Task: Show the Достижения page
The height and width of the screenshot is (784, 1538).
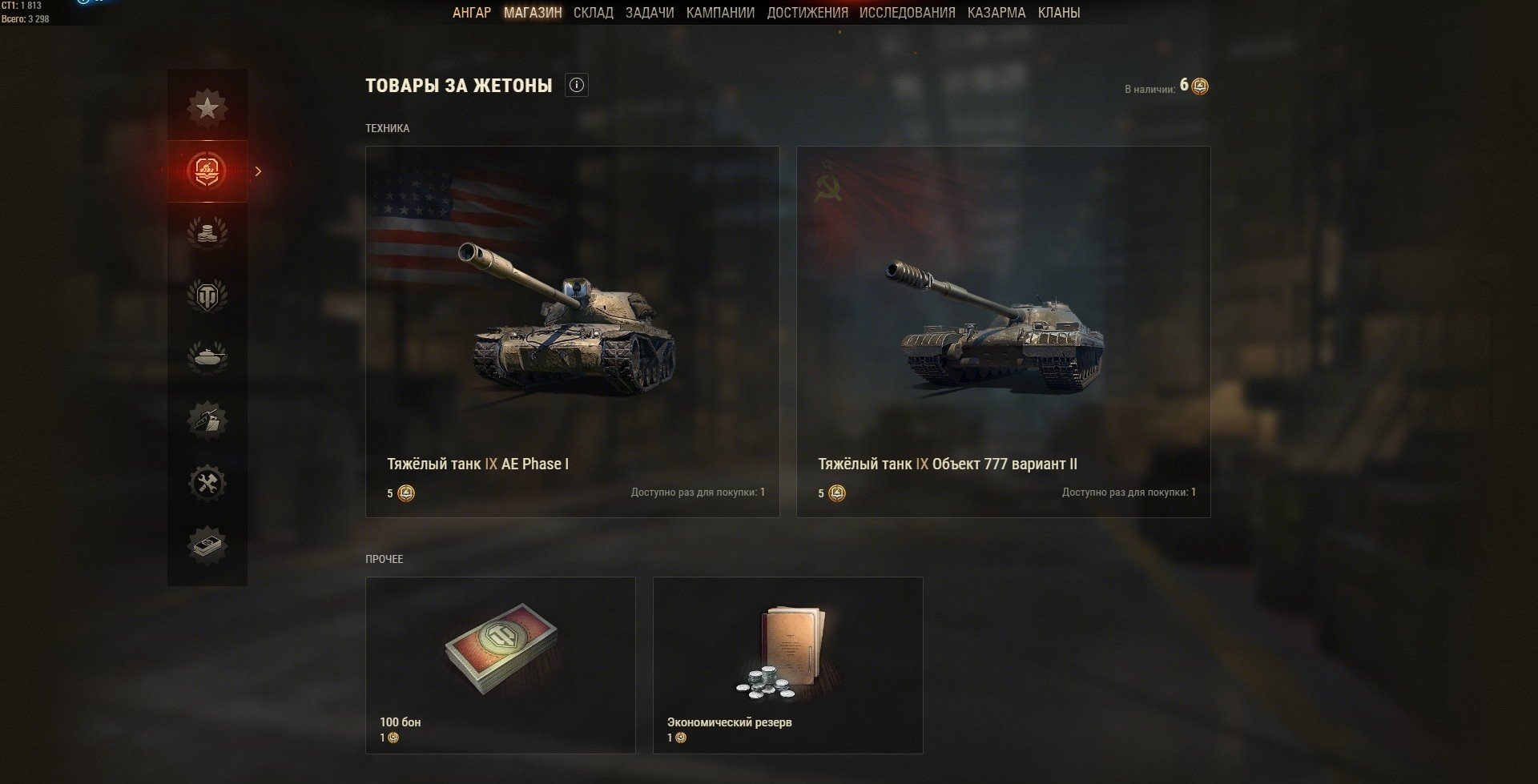Action: 807,13
